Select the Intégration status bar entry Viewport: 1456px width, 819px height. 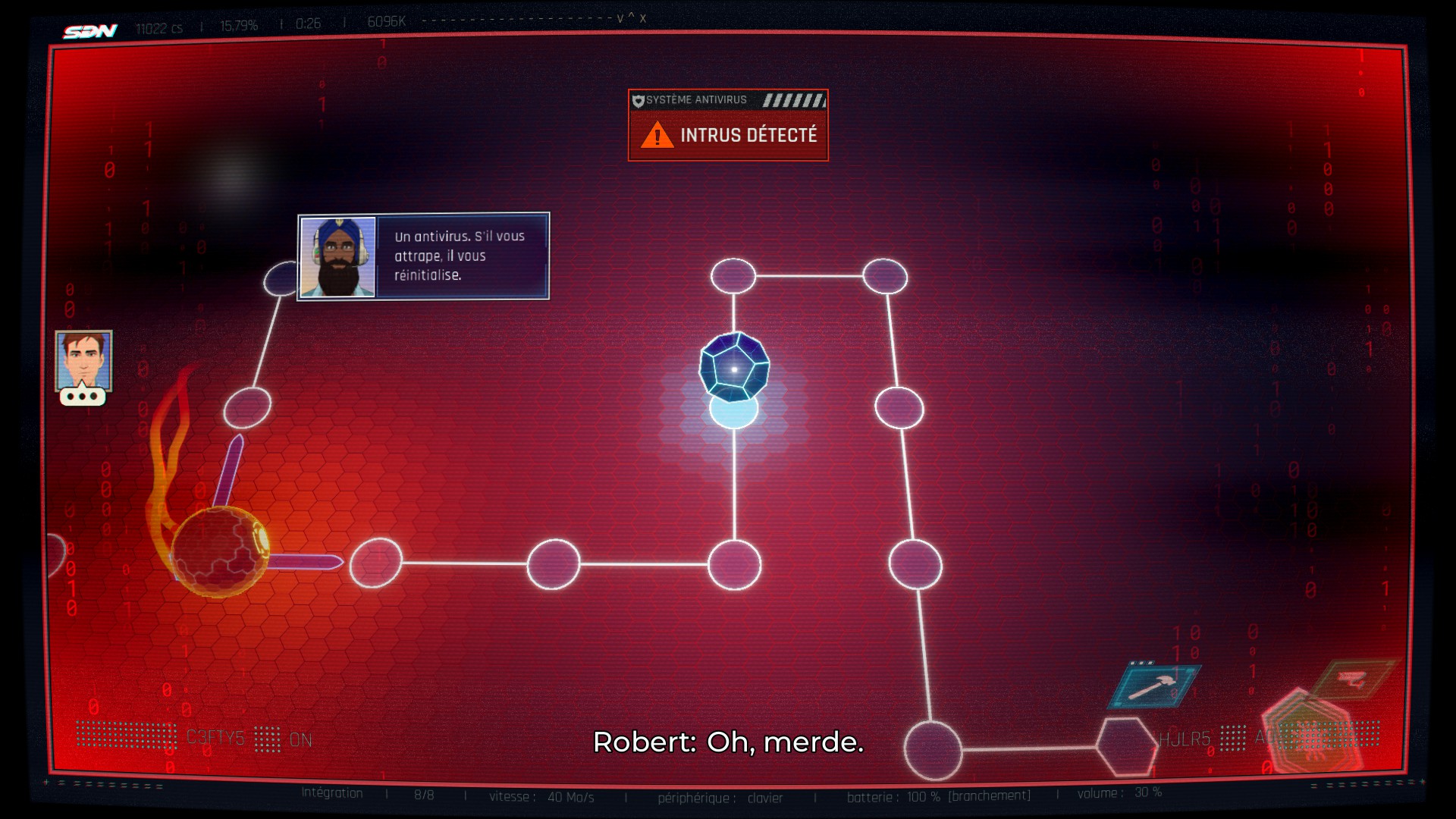(x=330, y=793)
